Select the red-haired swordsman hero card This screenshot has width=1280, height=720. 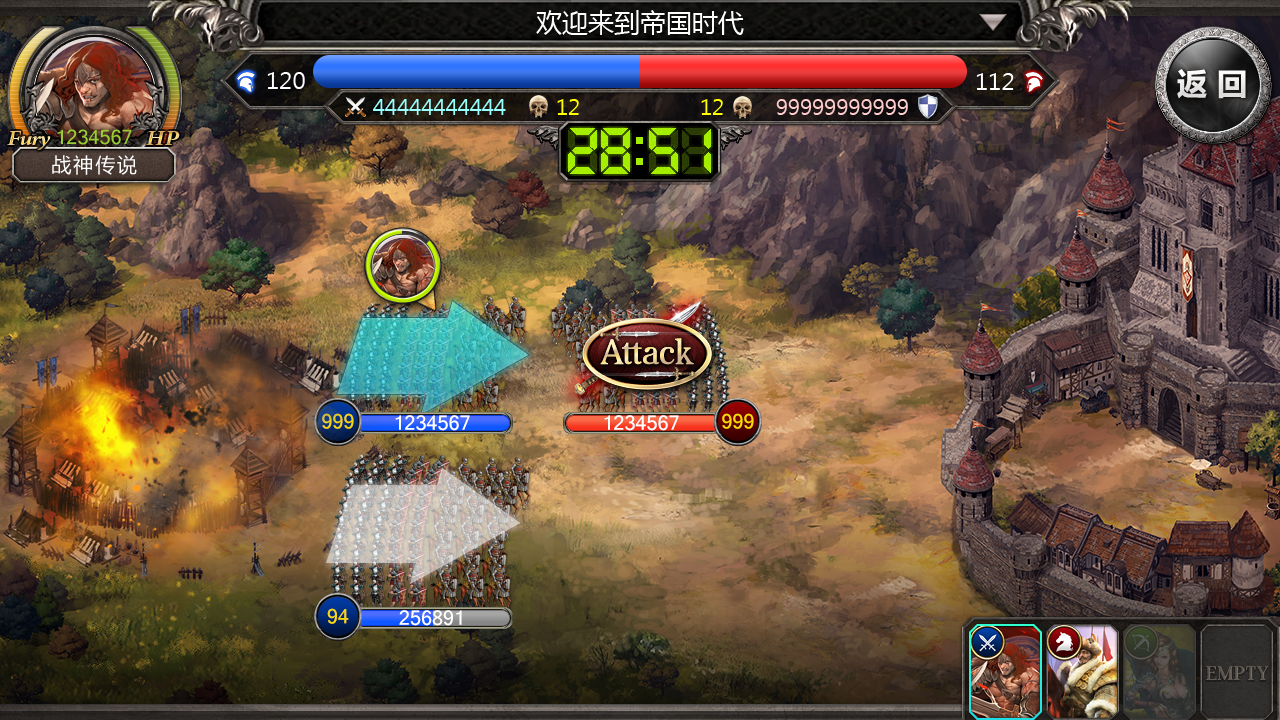pyautogui.click(x=1005, y=671)
